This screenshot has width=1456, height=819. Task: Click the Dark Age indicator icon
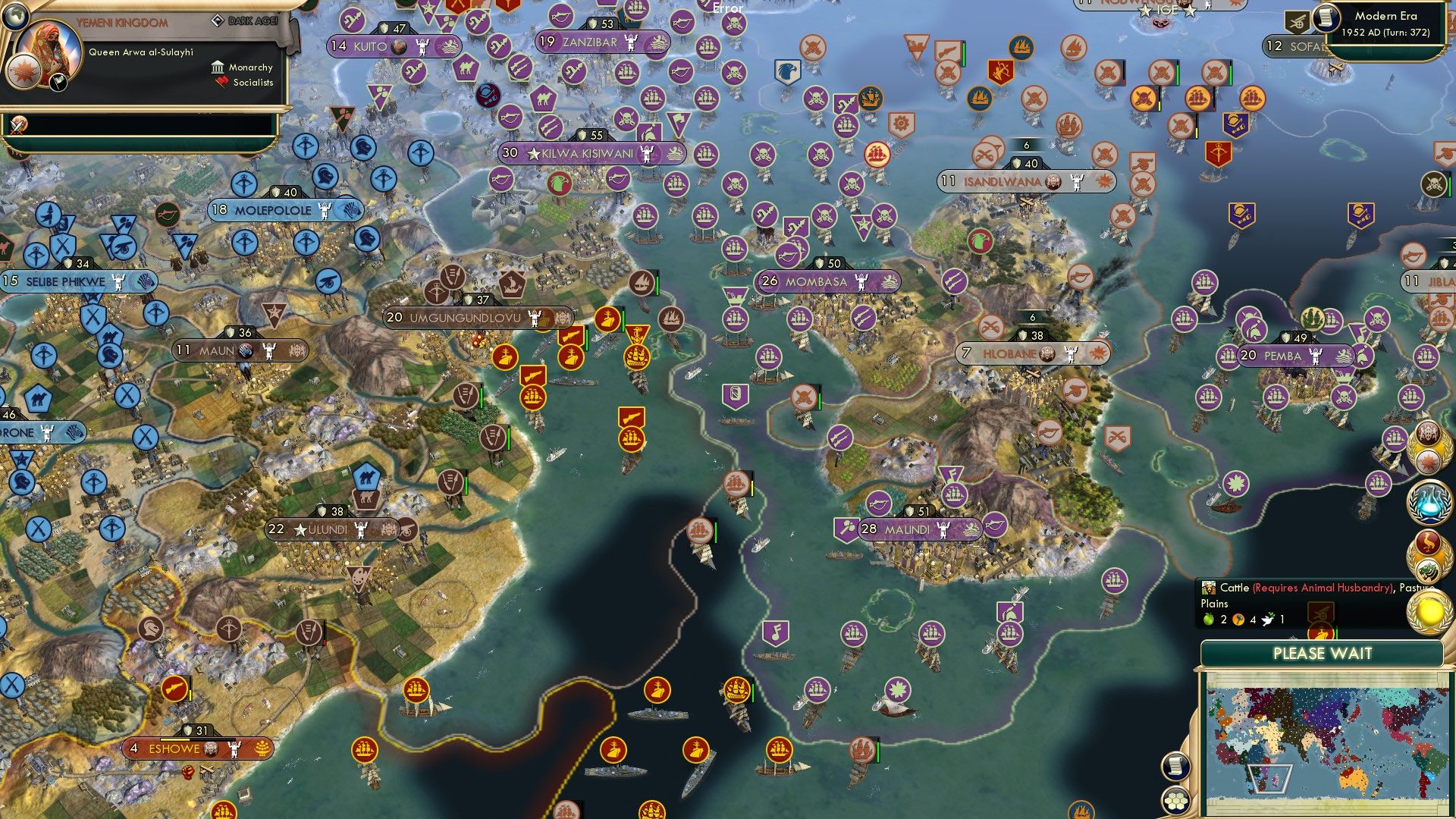[x=219, y=20]
